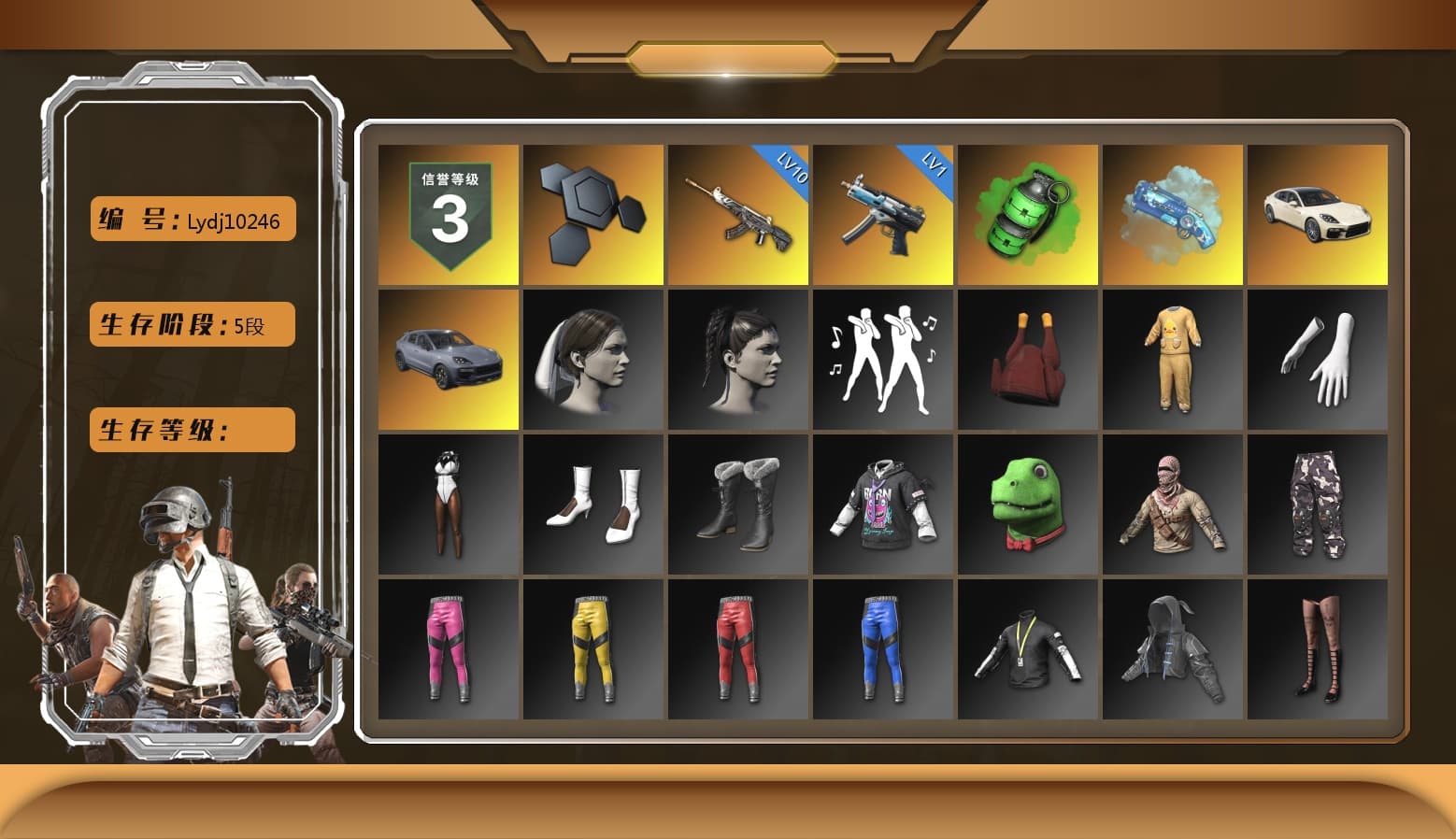The width and height of the screenshot is (1456, 839).
Task: Select the white gloves item
Action: pos(1317,360)
